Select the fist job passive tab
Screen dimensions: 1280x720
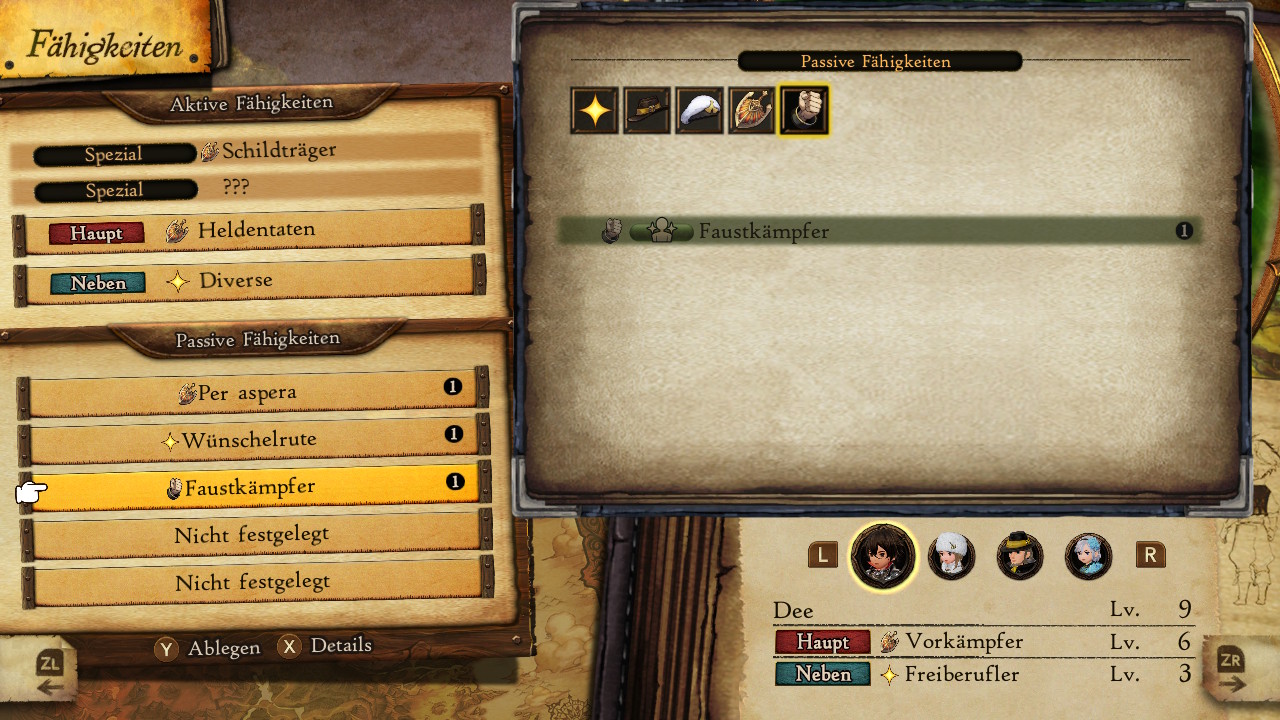click(804, 110)
